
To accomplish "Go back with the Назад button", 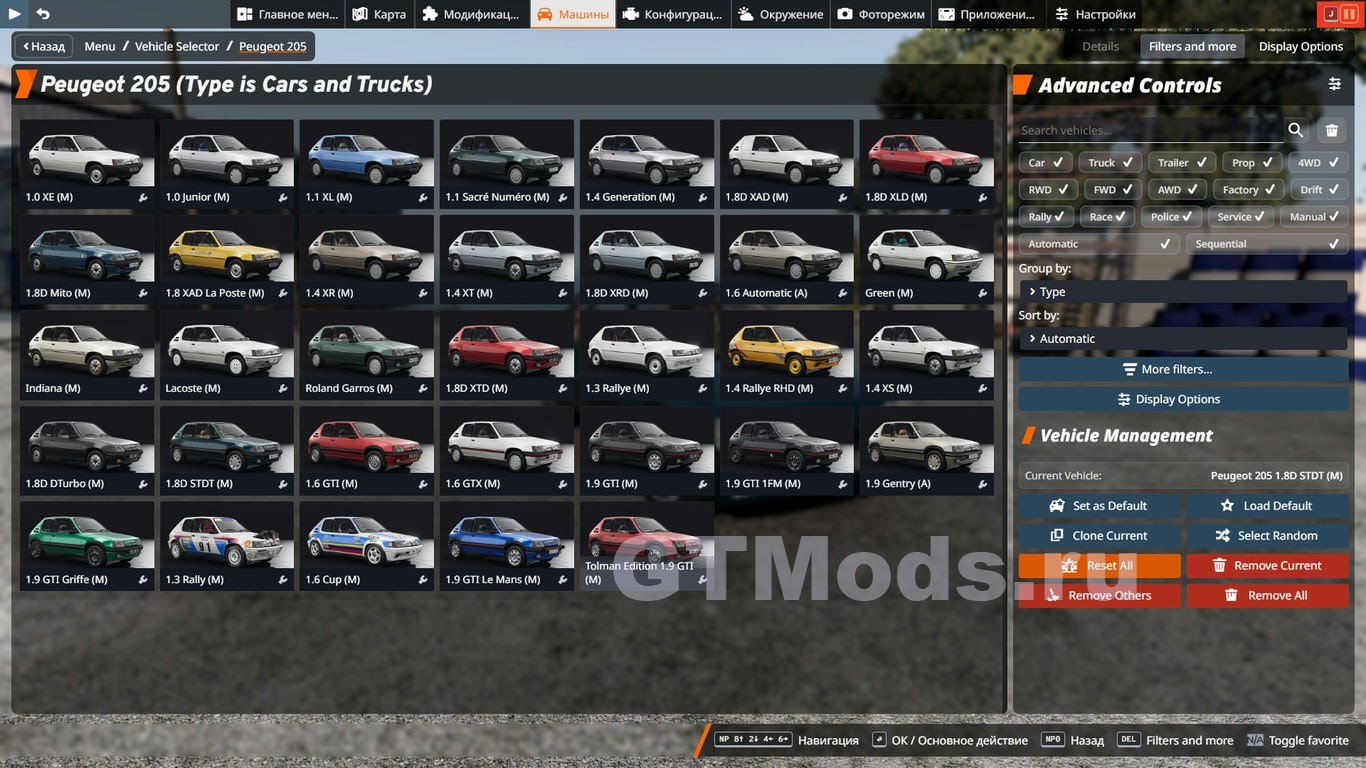I will [x=41, y=46].
